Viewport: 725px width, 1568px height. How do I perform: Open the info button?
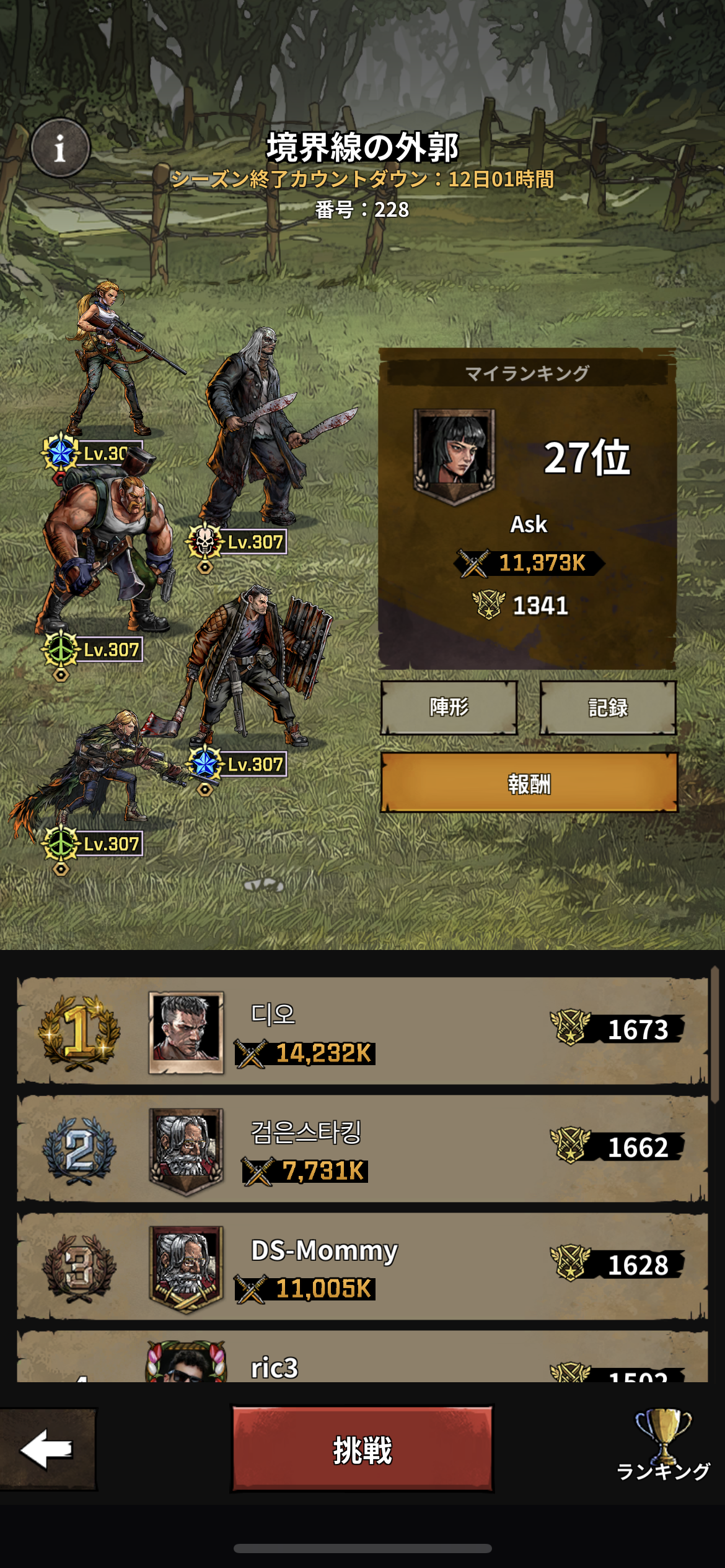pos(60,148)
